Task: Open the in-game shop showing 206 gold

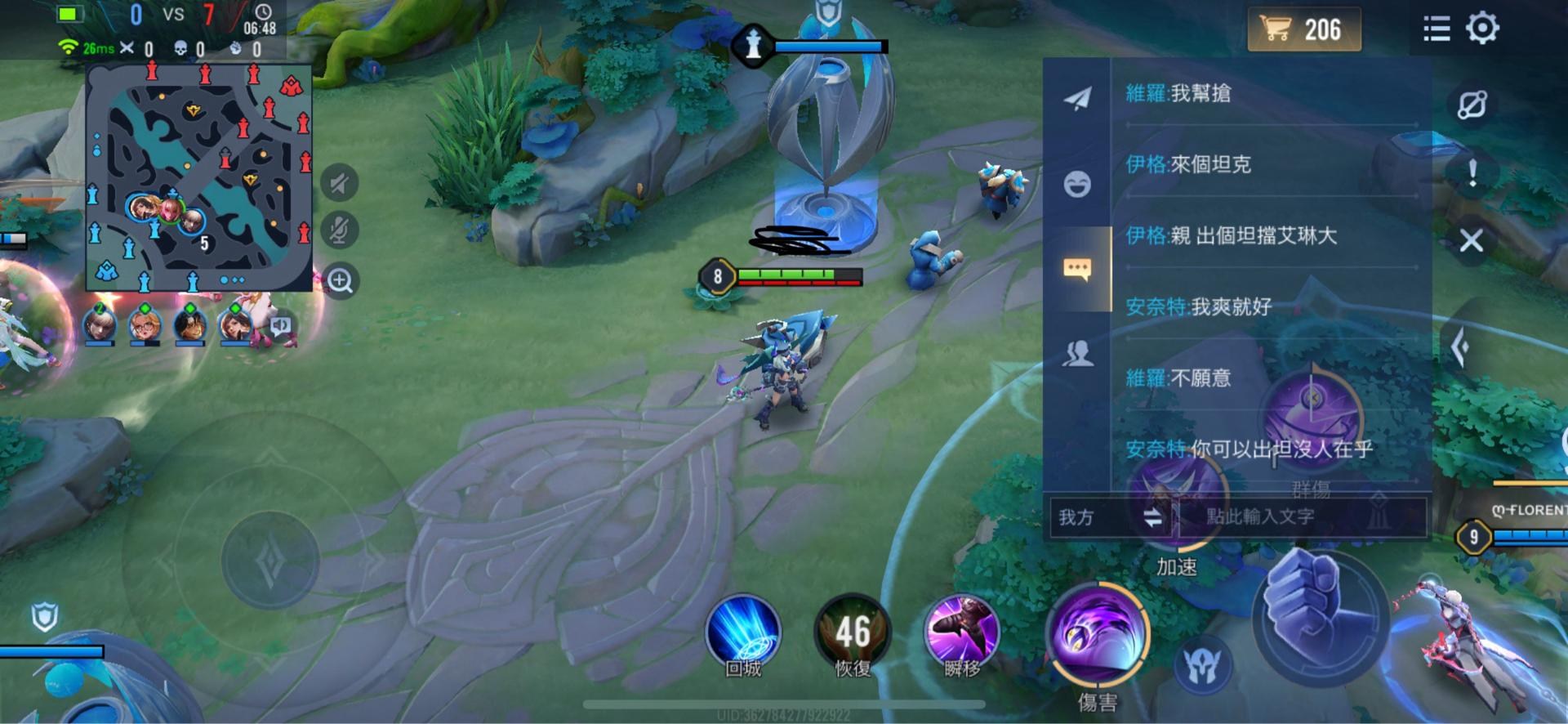Action: point(1303,29)
